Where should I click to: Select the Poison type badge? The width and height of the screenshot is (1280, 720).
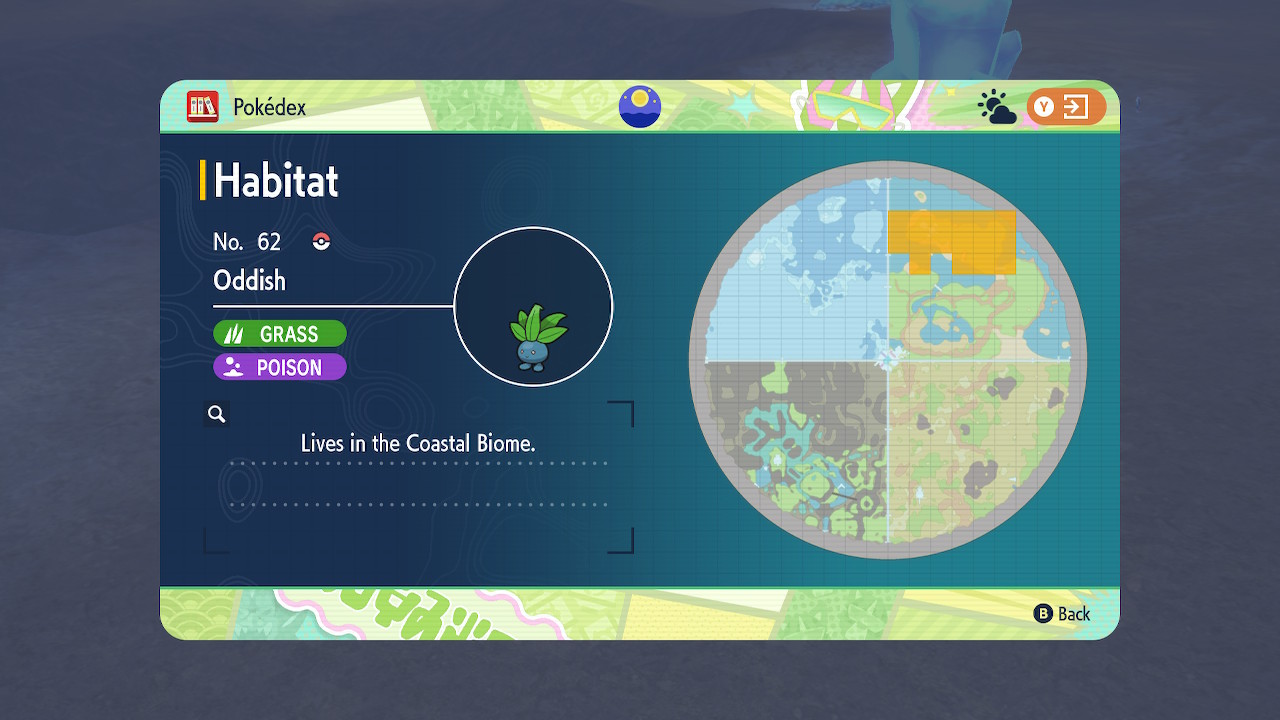click(280, 367)
